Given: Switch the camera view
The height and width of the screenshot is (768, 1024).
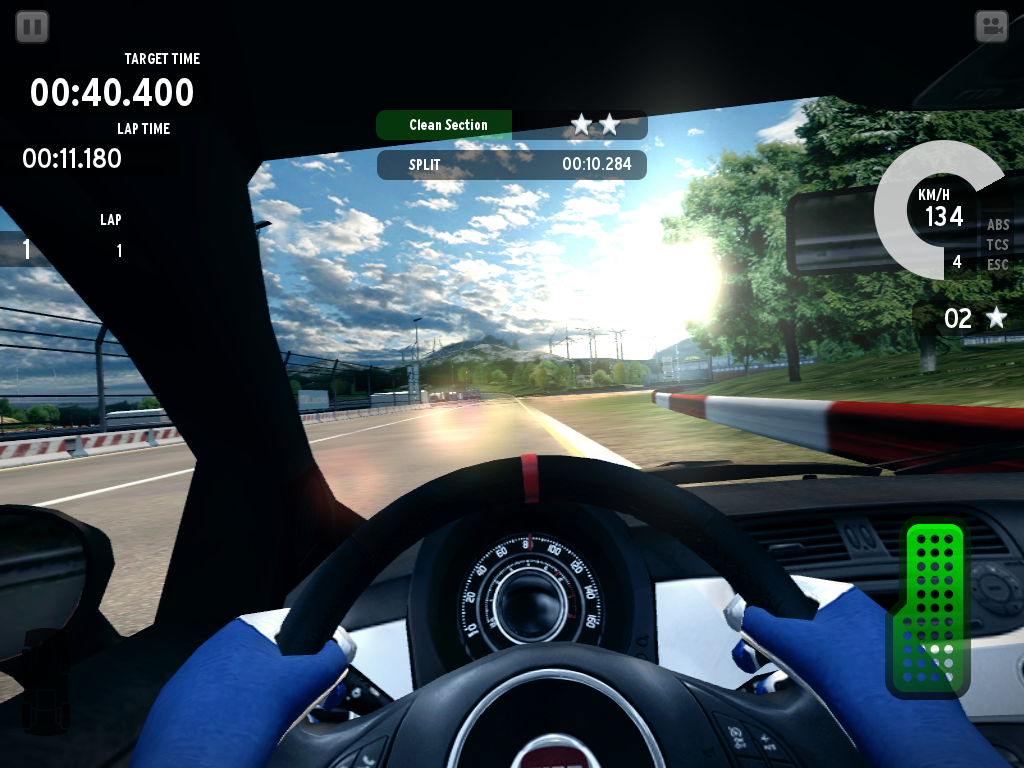Looking at the screenshot, I should pos(991,27).
